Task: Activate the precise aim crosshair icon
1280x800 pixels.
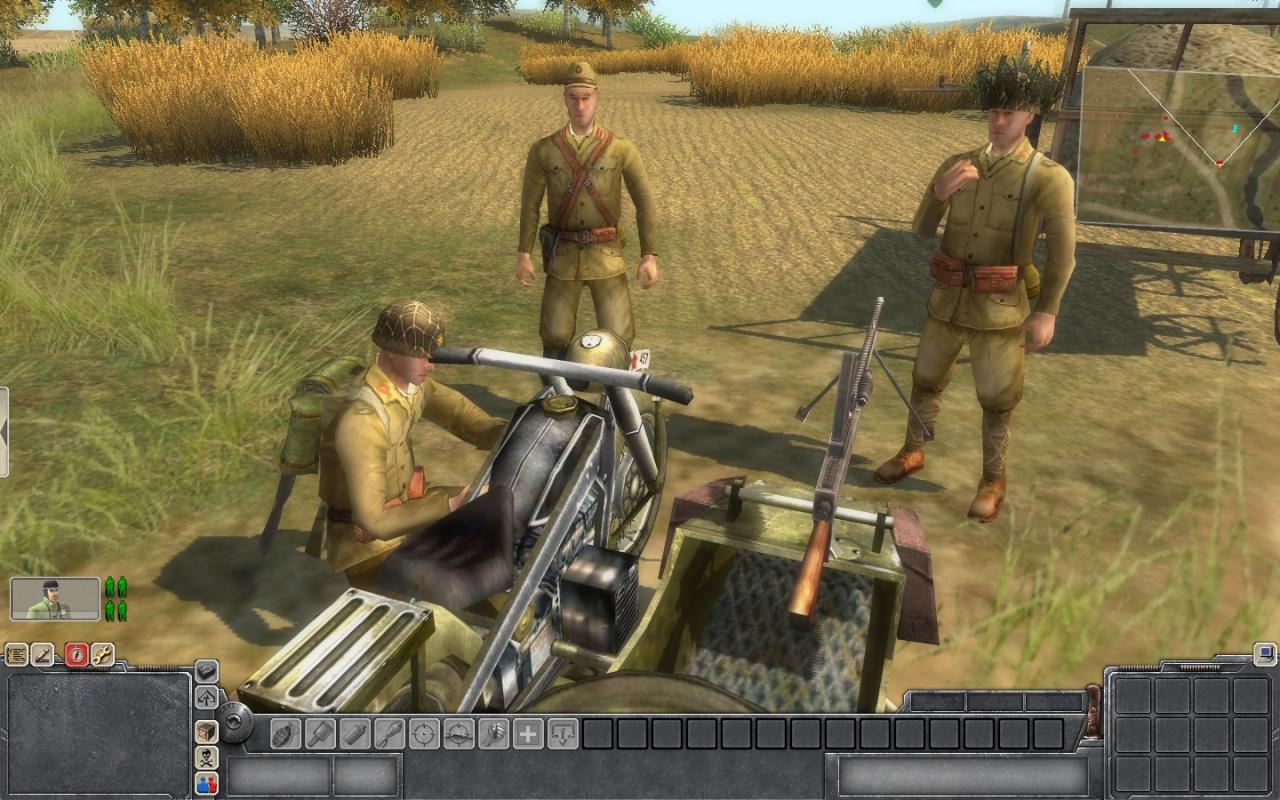Action: (424, 732)
